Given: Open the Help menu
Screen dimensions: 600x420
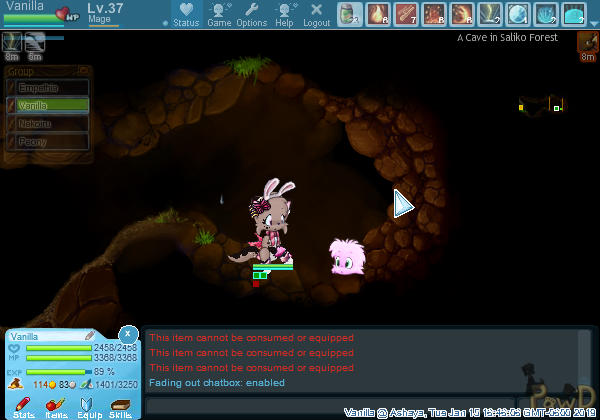Looking at the screenshot, I should pyautogui.click(x=284, y=14).
